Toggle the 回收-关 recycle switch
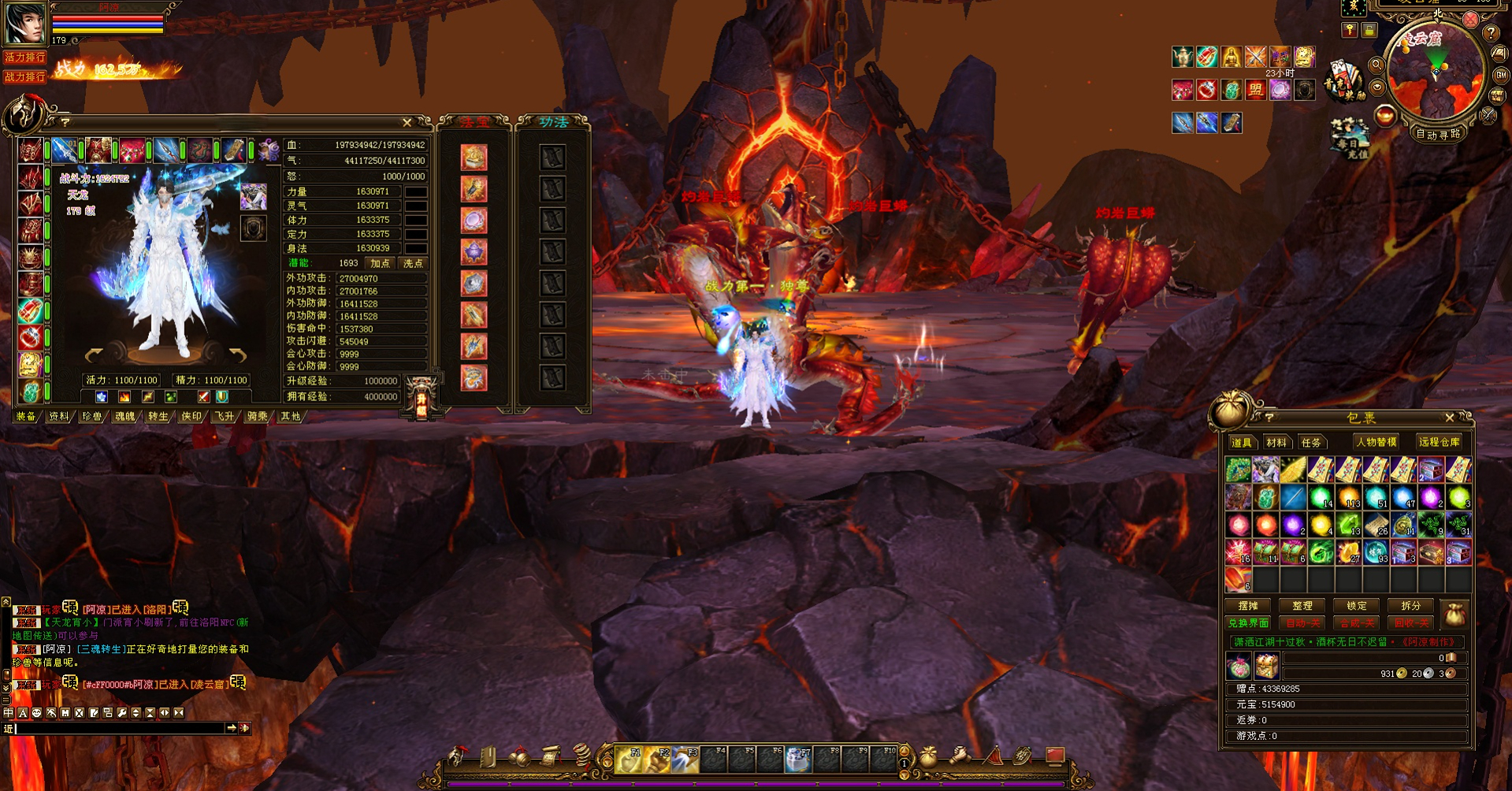 point(1410,622)
